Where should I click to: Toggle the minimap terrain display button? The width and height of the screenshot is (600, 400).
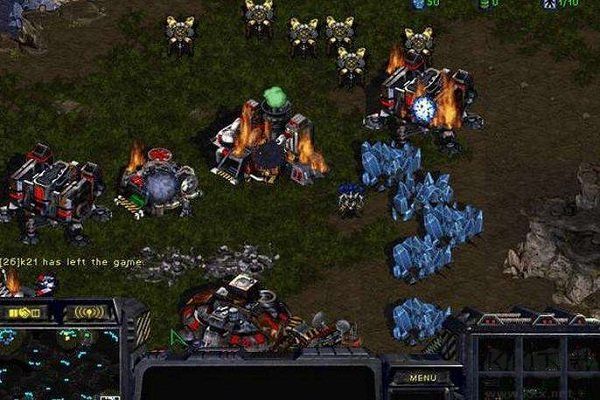point(25,312)
